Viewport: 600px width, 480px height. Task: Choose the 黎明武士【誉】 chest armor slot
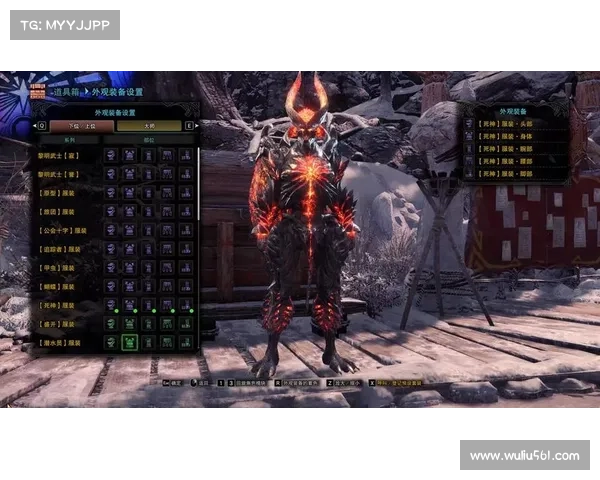coord(129,174)
